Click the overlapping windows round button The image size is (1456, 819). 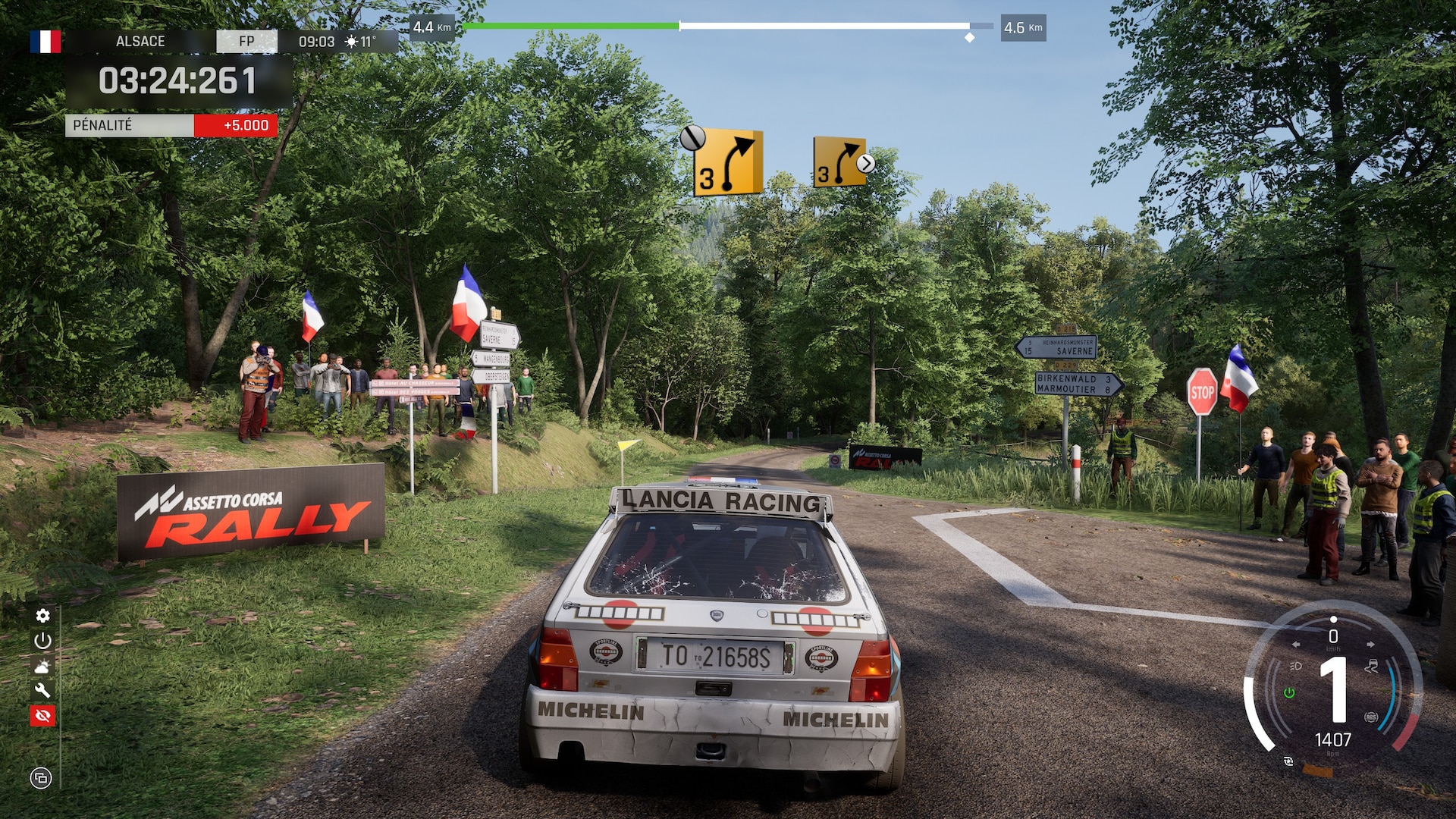tap(41, 777)
